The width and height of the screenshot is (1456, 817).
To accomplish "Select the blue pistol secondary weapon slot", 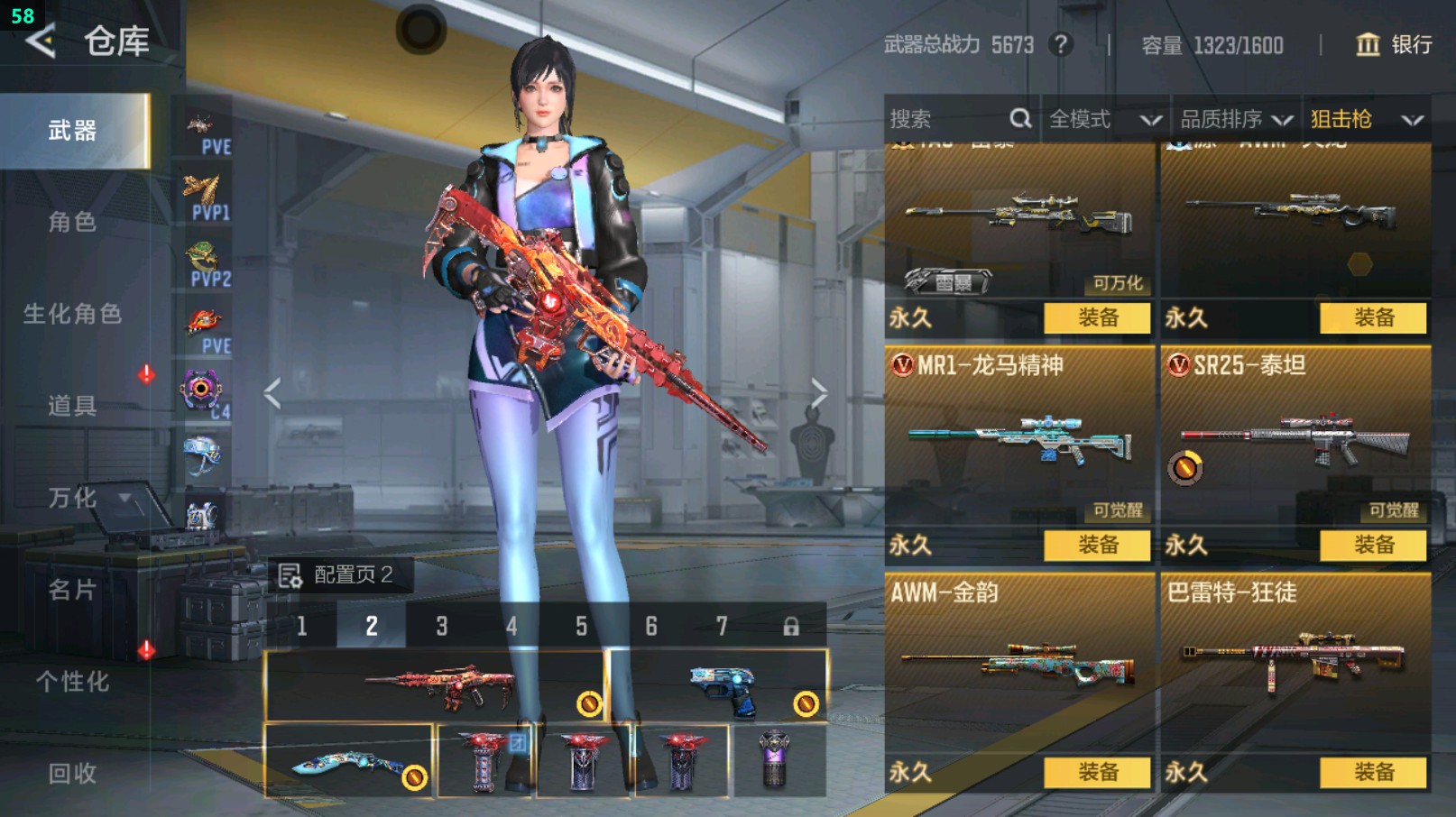I will pos(719,687).
